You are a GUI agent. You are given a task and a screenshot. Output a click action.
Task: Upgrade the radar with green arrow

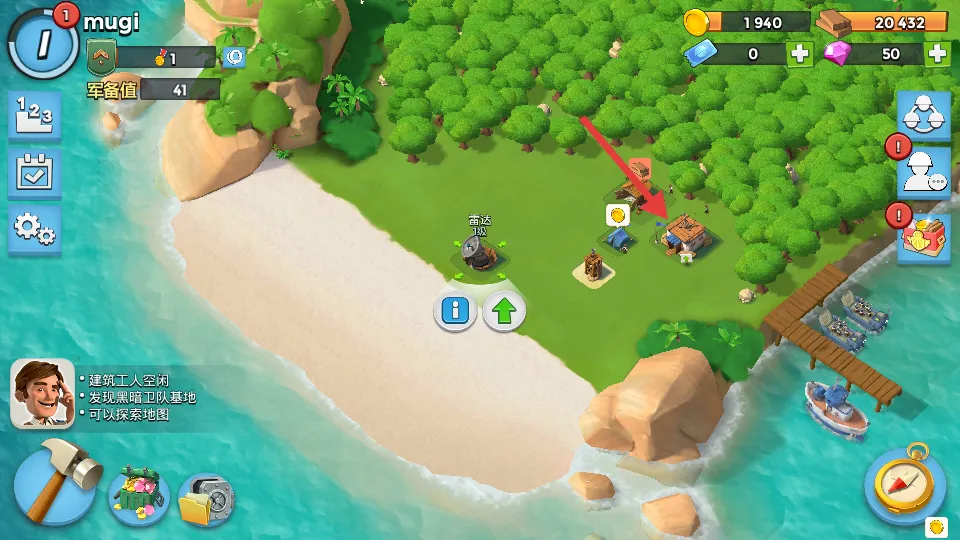click(x=505, y=311)
